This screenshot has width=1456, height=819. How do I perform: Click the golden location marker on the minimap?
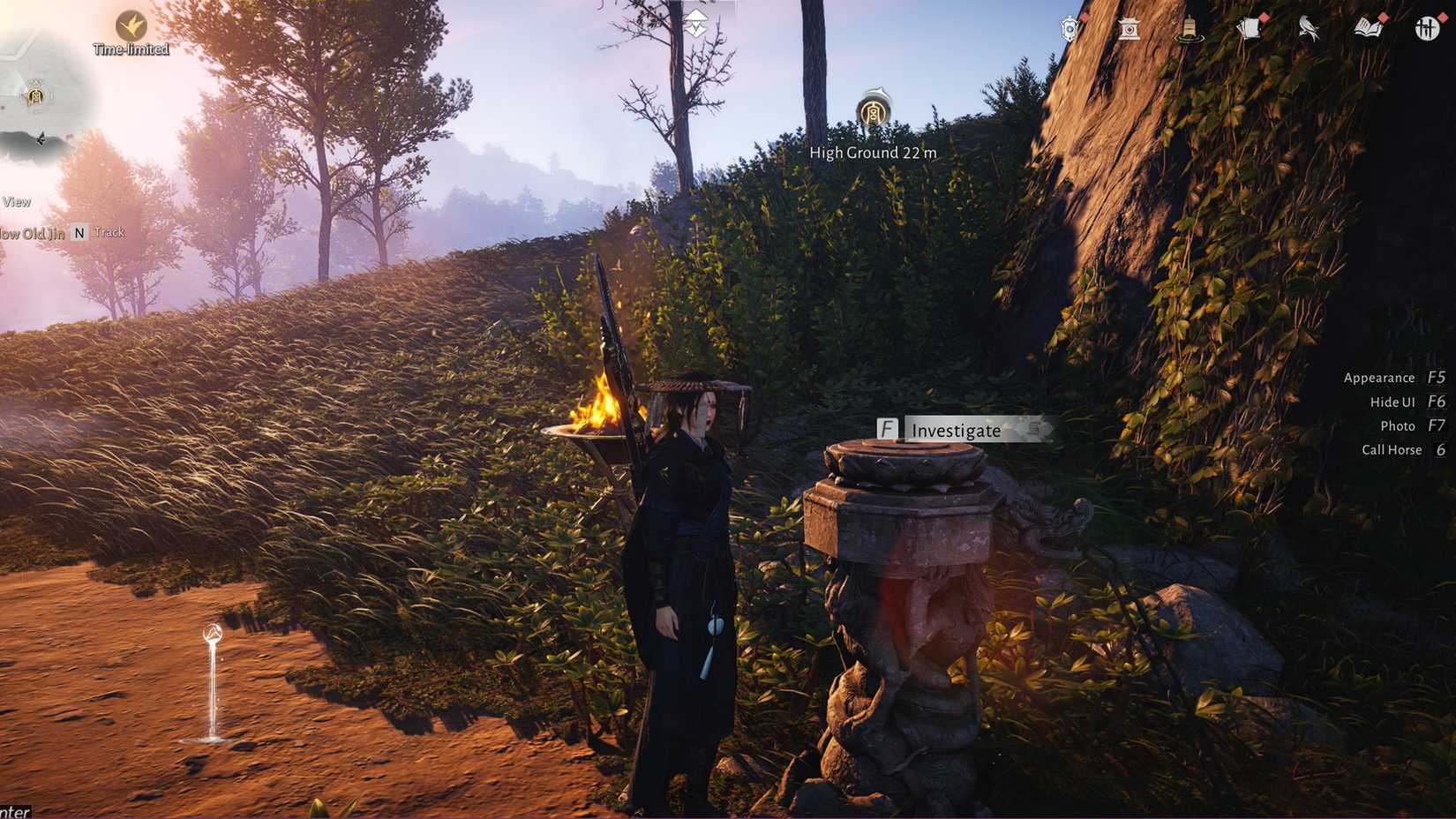(35, 97)
